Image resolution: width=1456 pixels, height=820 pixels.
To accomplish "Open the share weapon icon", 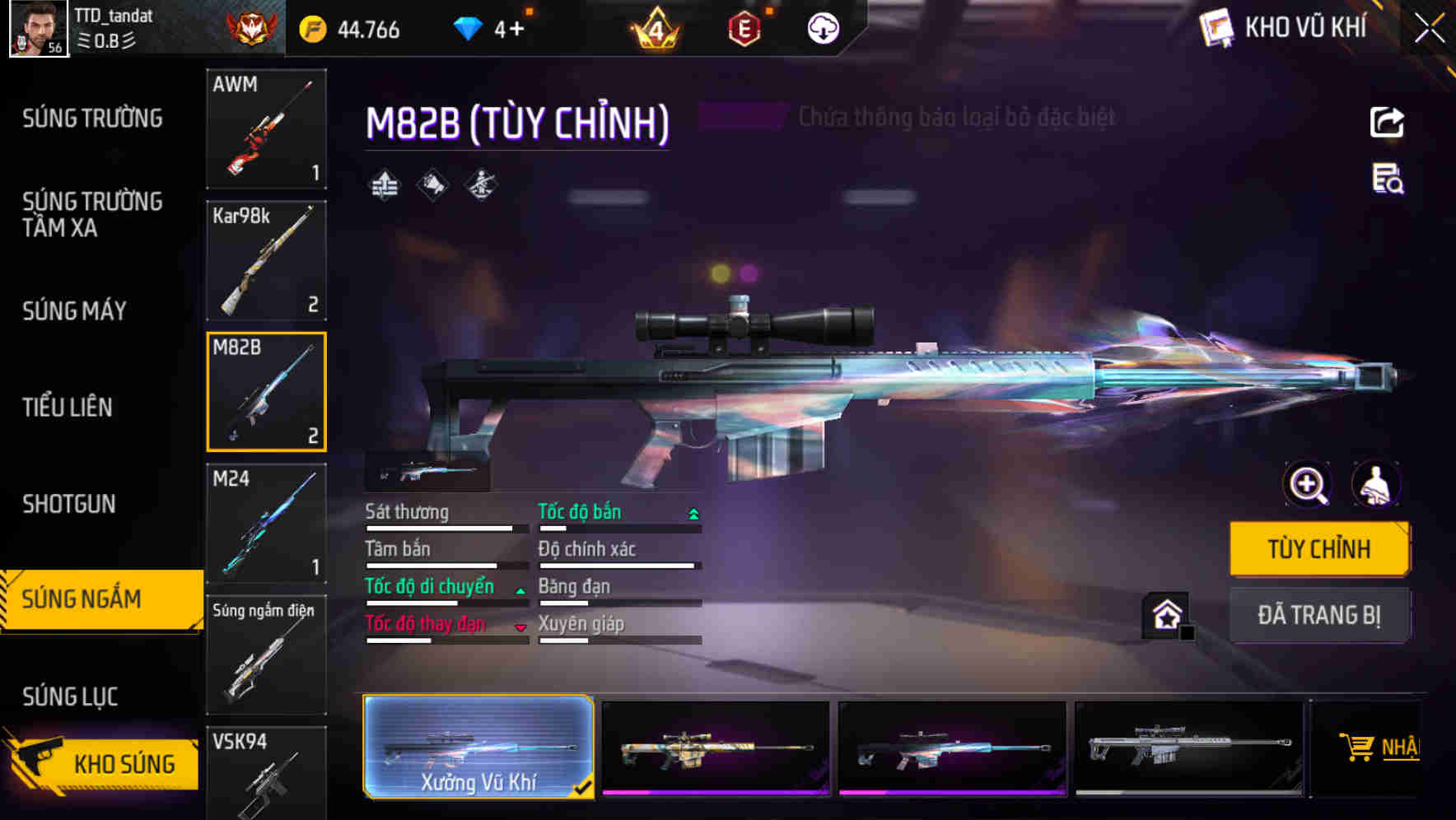I will click(x=1387, y=122).
